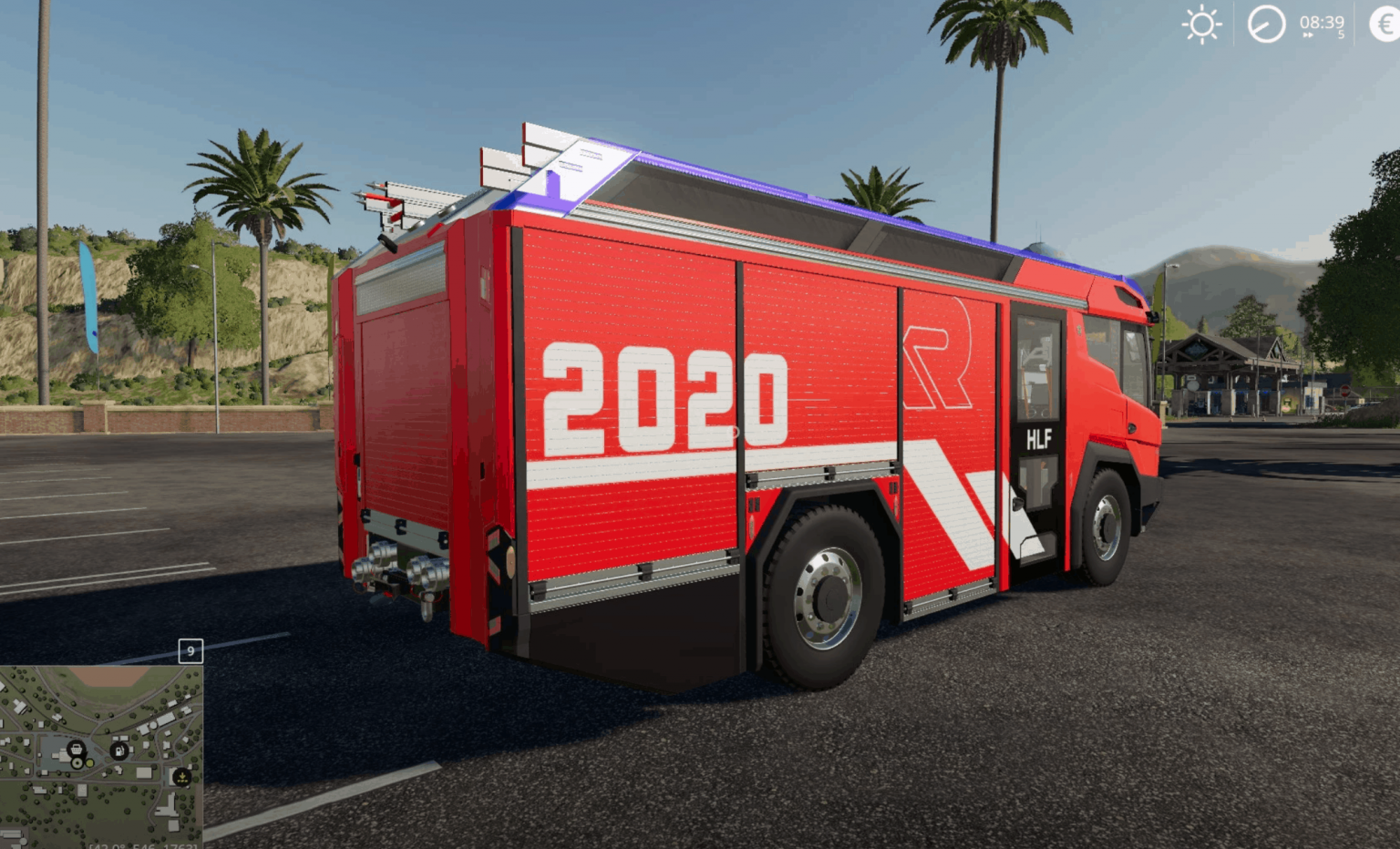Click the Euro money balance icon
The height and width of the screenshot is (849, 1400).
point(1385,24)
